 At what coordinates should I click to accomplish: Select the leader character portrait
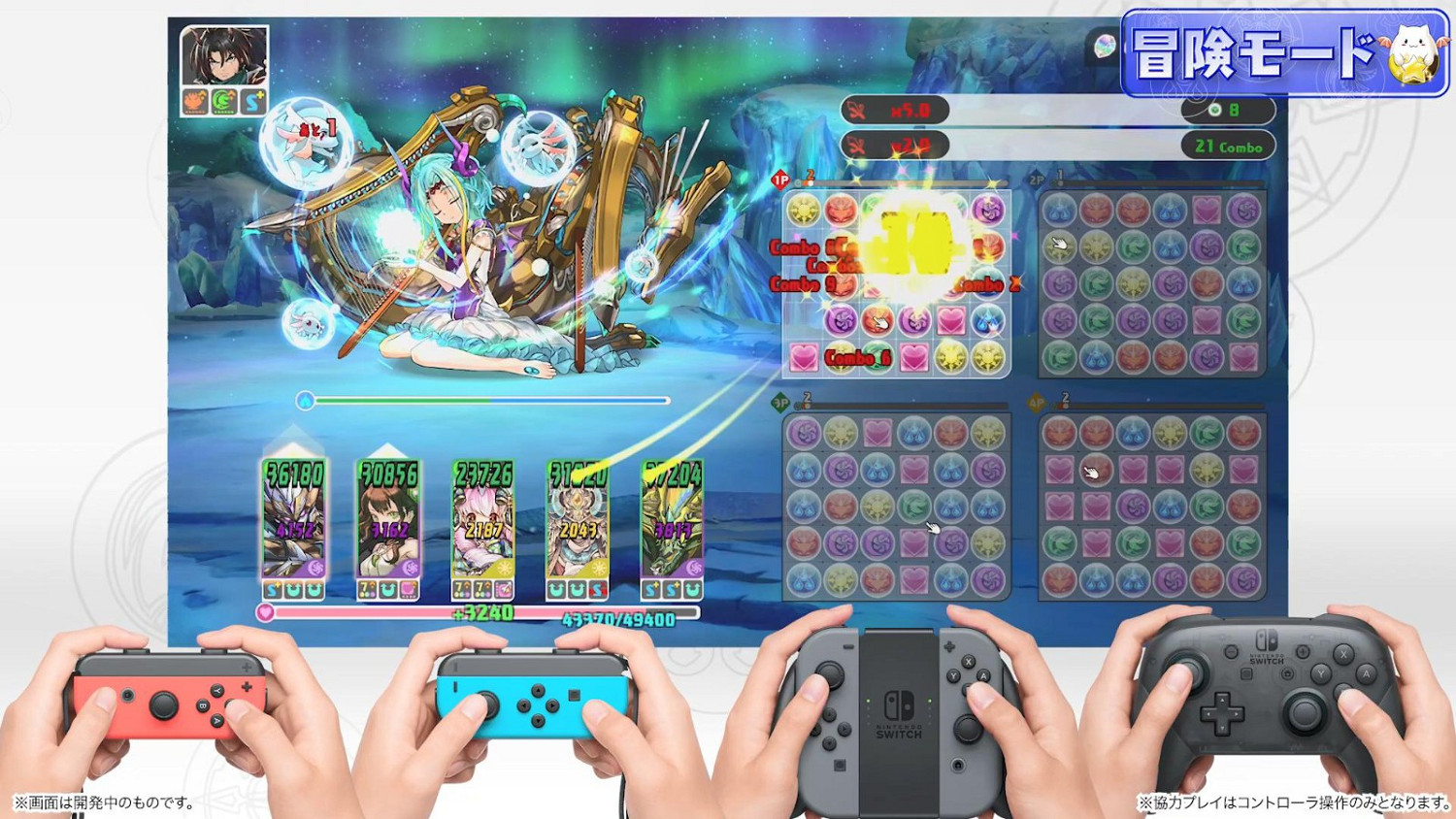tap(223, 53)
